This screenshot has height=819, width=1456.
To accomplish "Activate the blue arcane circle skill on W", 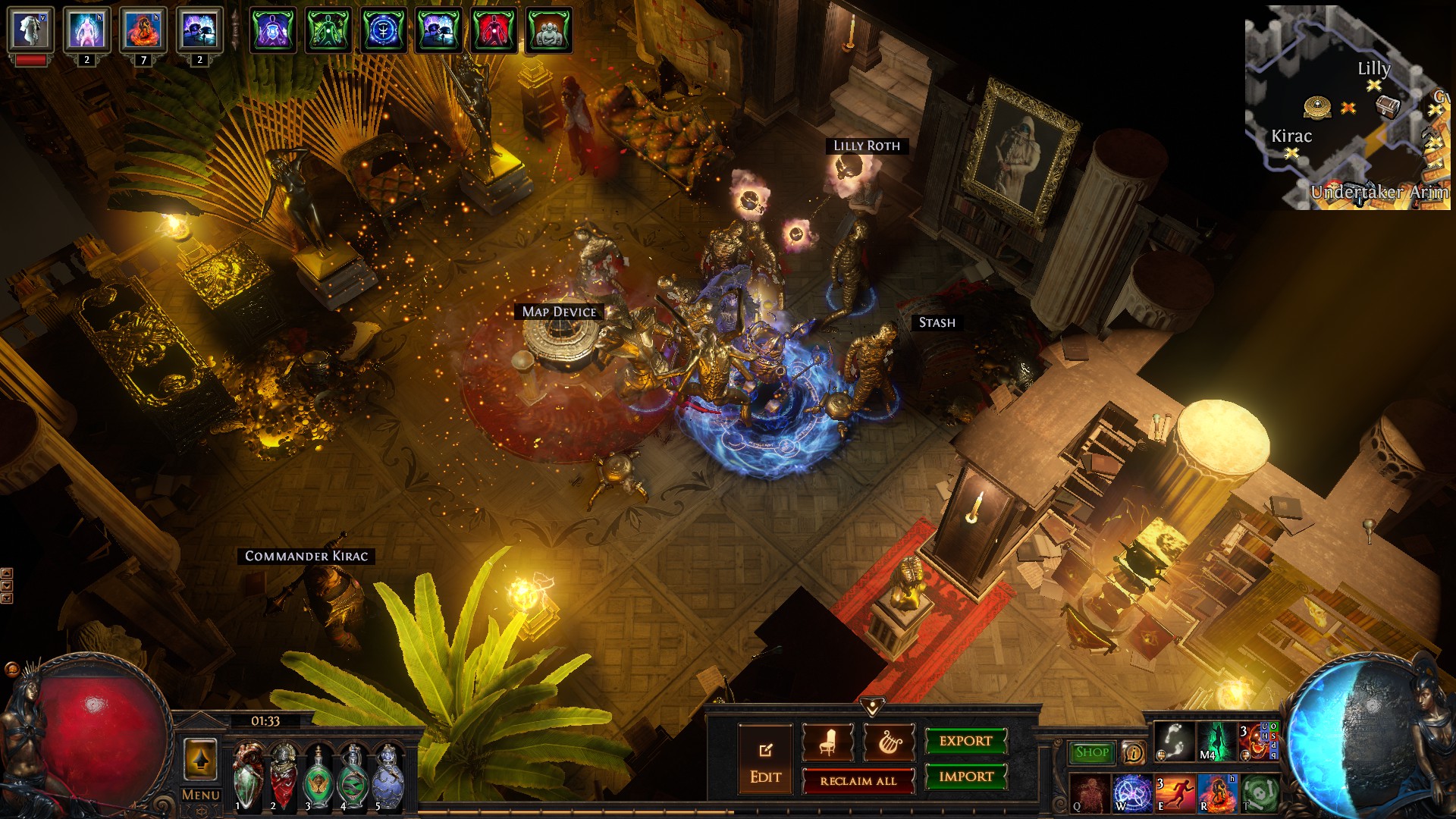I will click(1131, 793).
